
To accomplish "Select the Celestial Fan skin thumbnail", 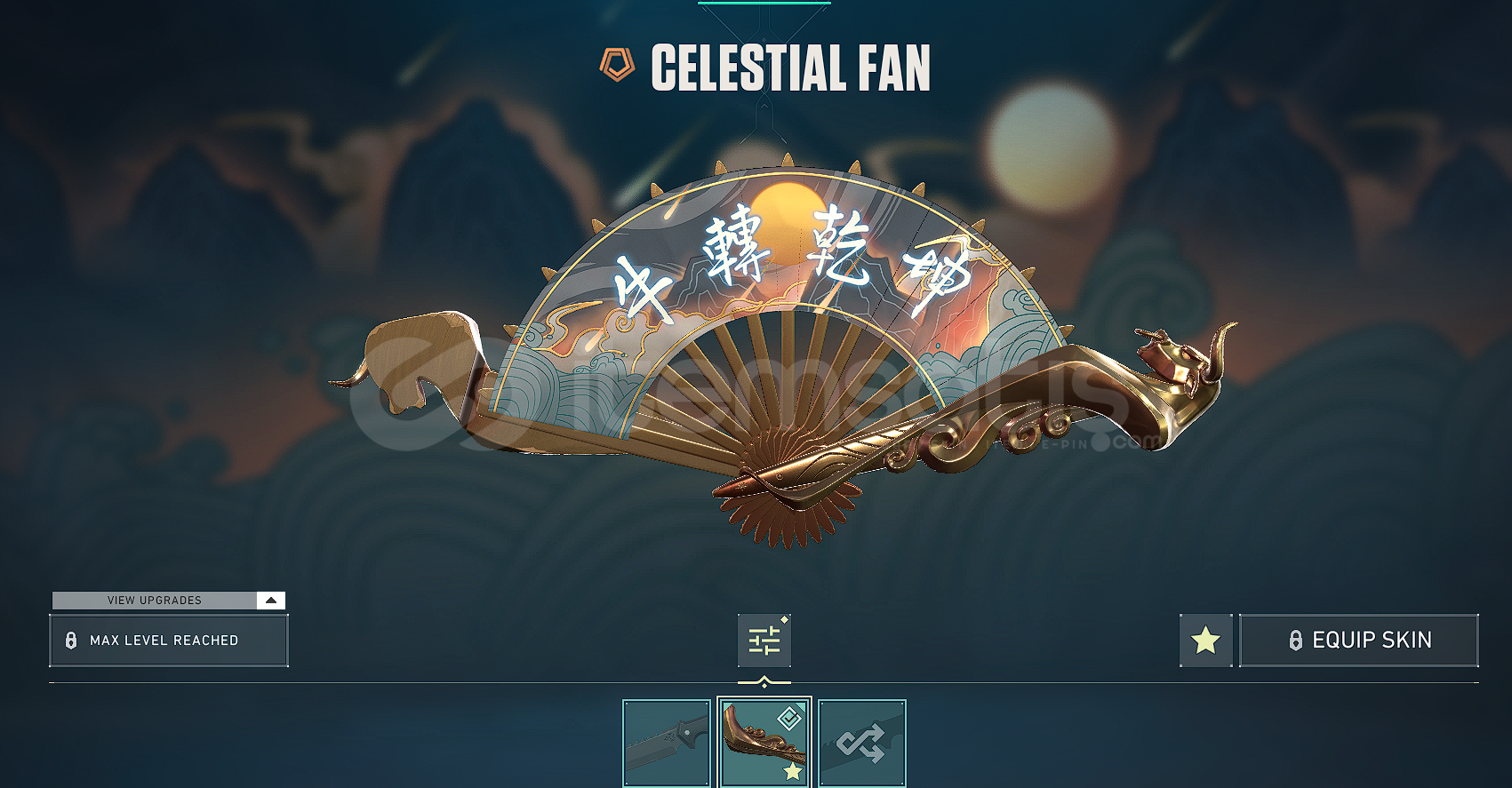I will tap(764, 743).
